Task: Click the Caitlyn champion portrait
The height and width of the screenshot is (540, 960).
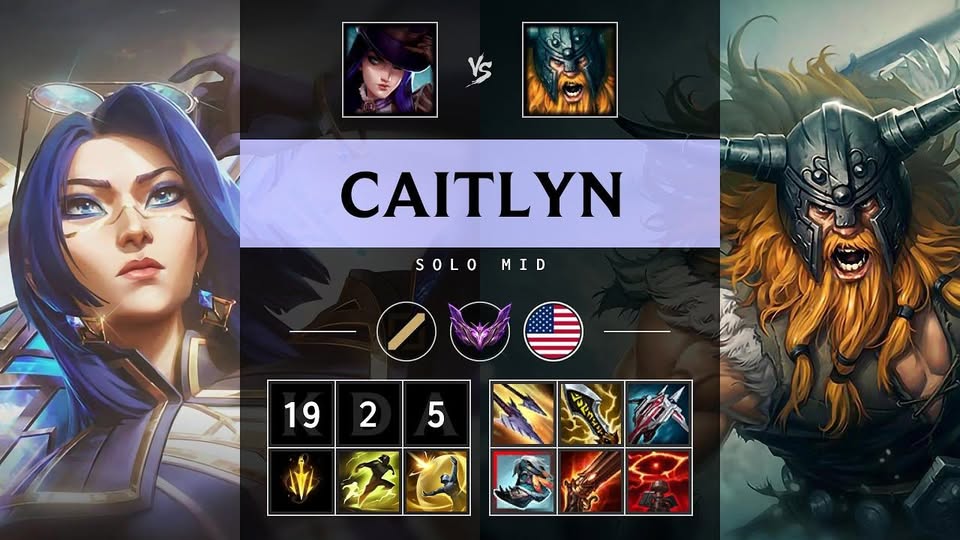Action: pyautogui.click(x=389, y=69)
